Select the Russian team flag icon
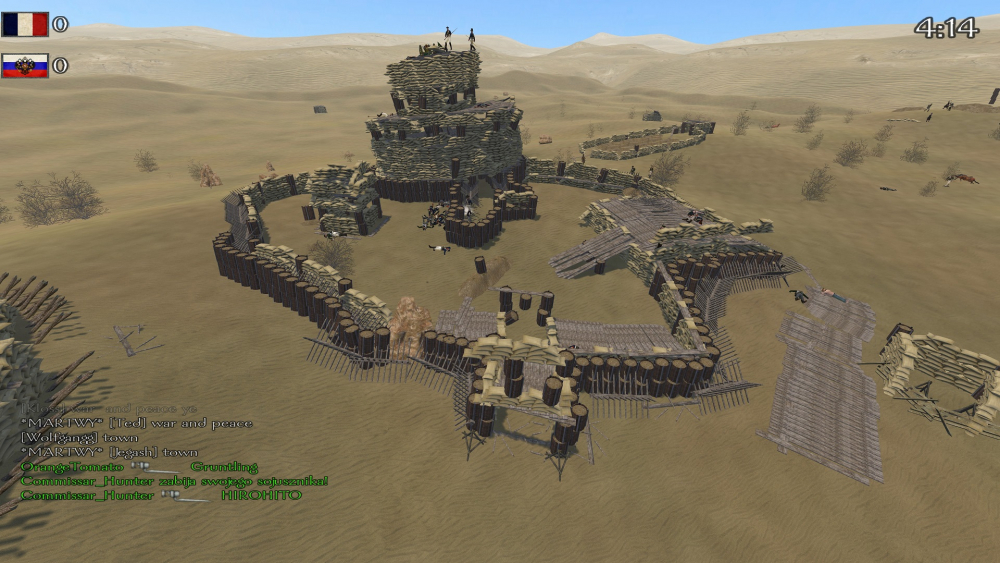Screen dimensions: 1000x563 (x=25, y=66)
